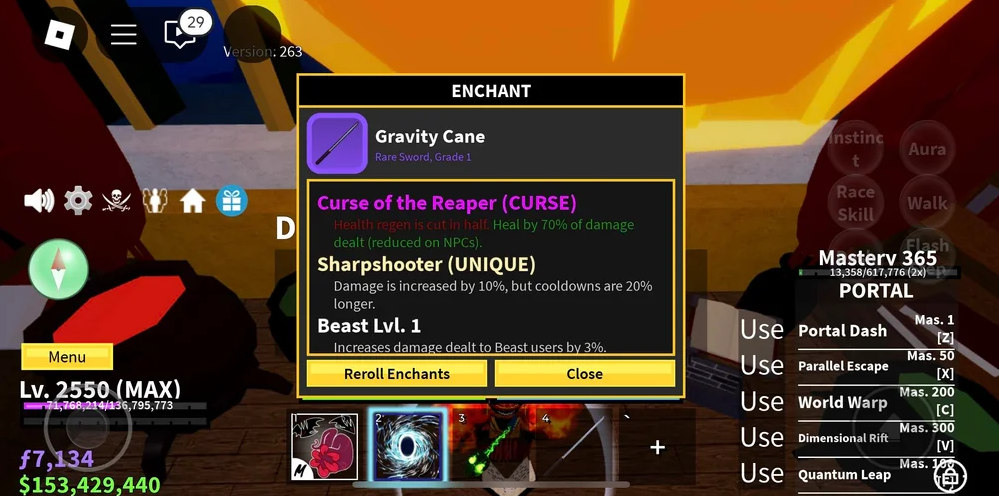999x496 pixels.
Task: Open the green compass
Action: [59, 268]
